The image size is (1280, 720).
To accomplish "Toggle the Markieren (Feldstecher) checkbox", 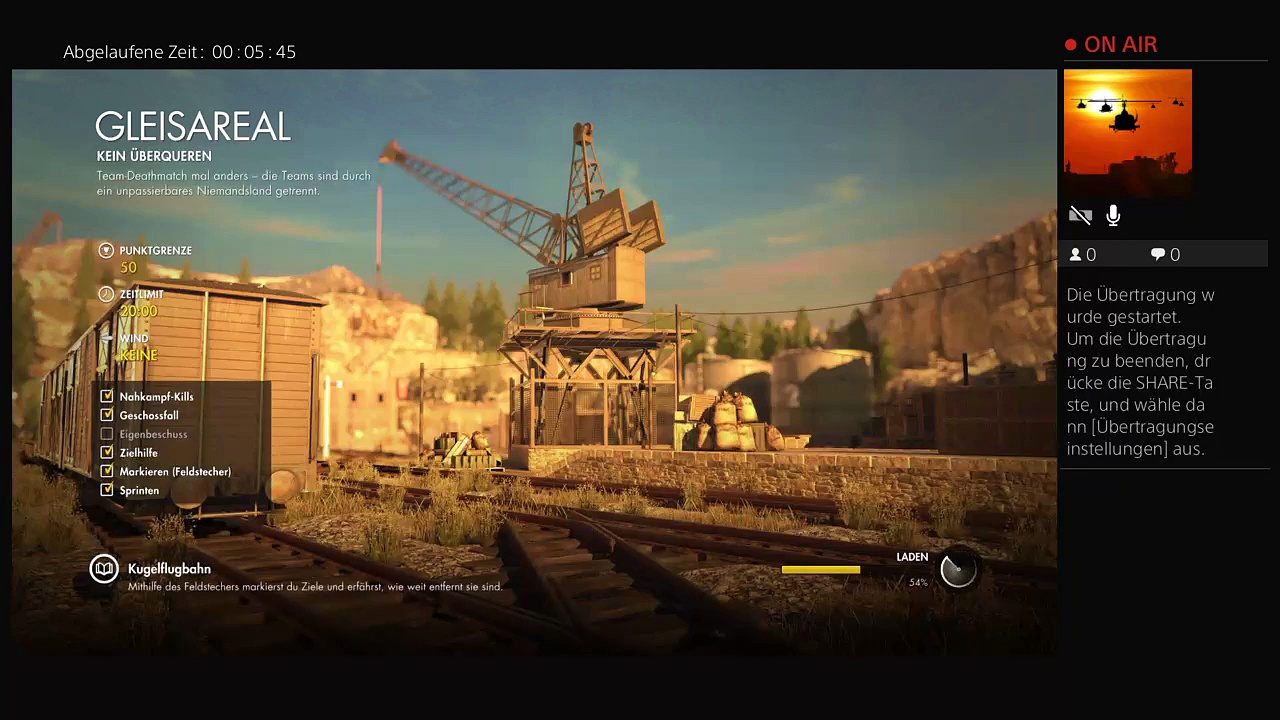I will pos(107,471).
